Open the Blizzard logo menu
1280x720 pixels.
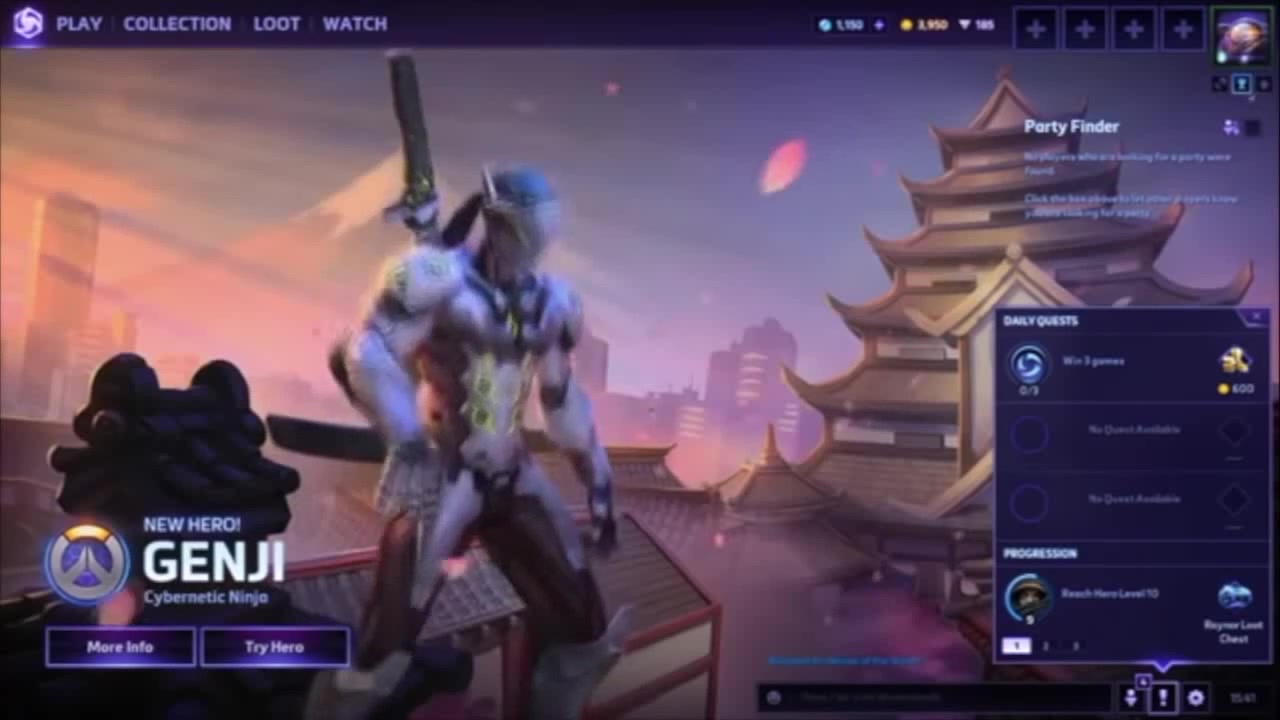(x=29, y=23)
